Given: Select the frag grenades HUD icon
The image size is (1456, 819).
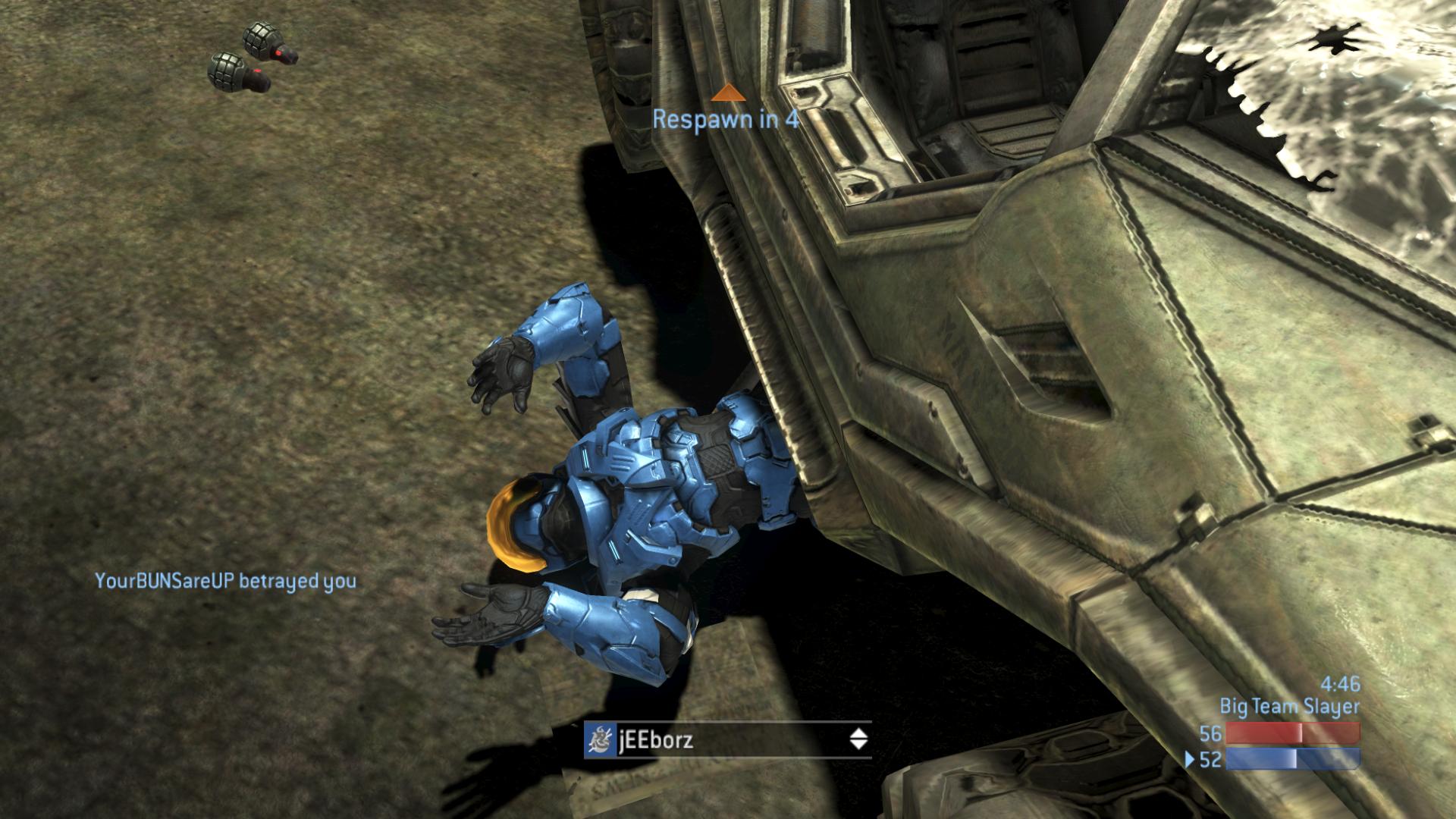Looking at the screenshot, I should (253, 58).
